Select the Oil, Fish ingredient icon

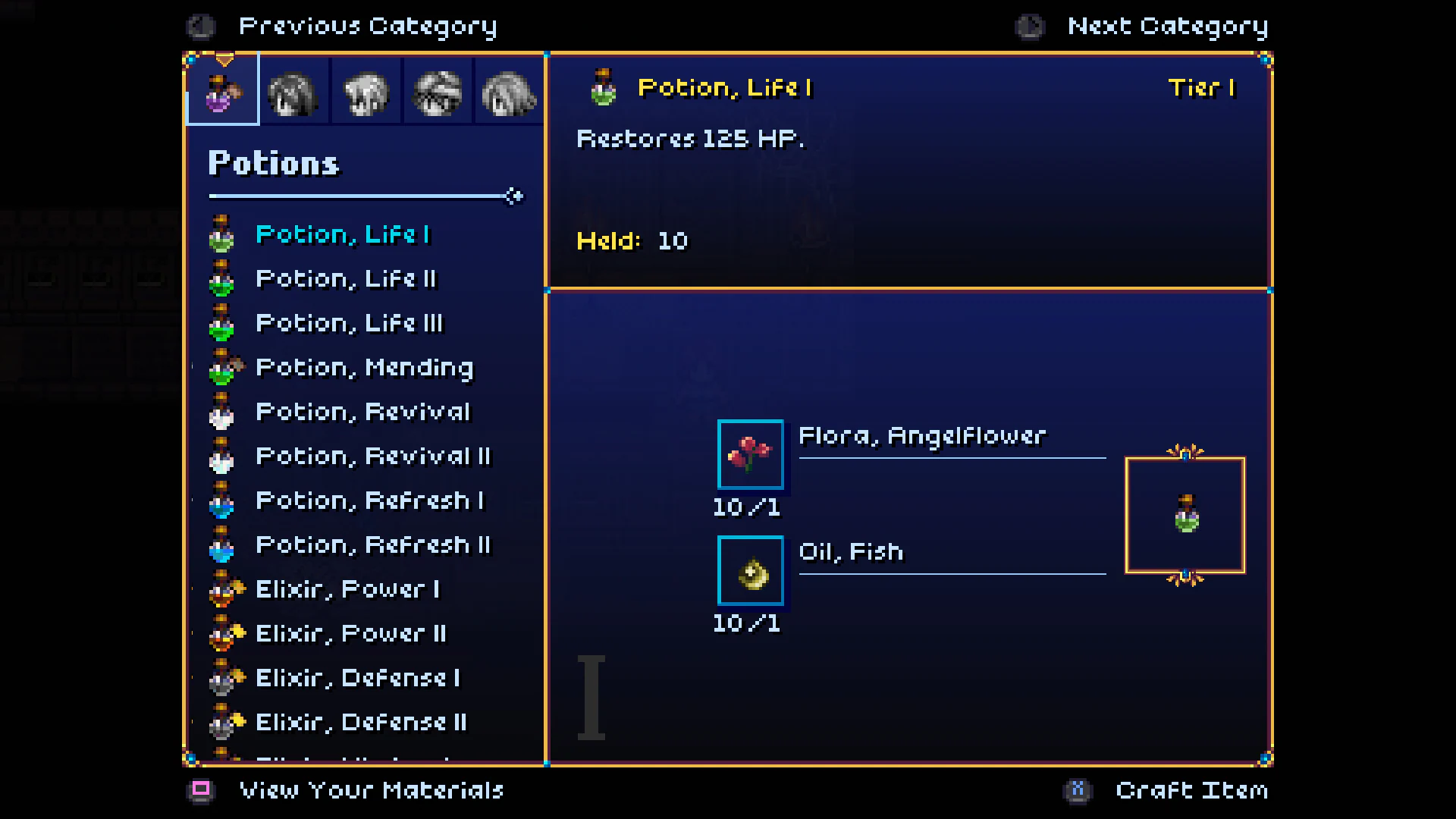coord(750,571)
